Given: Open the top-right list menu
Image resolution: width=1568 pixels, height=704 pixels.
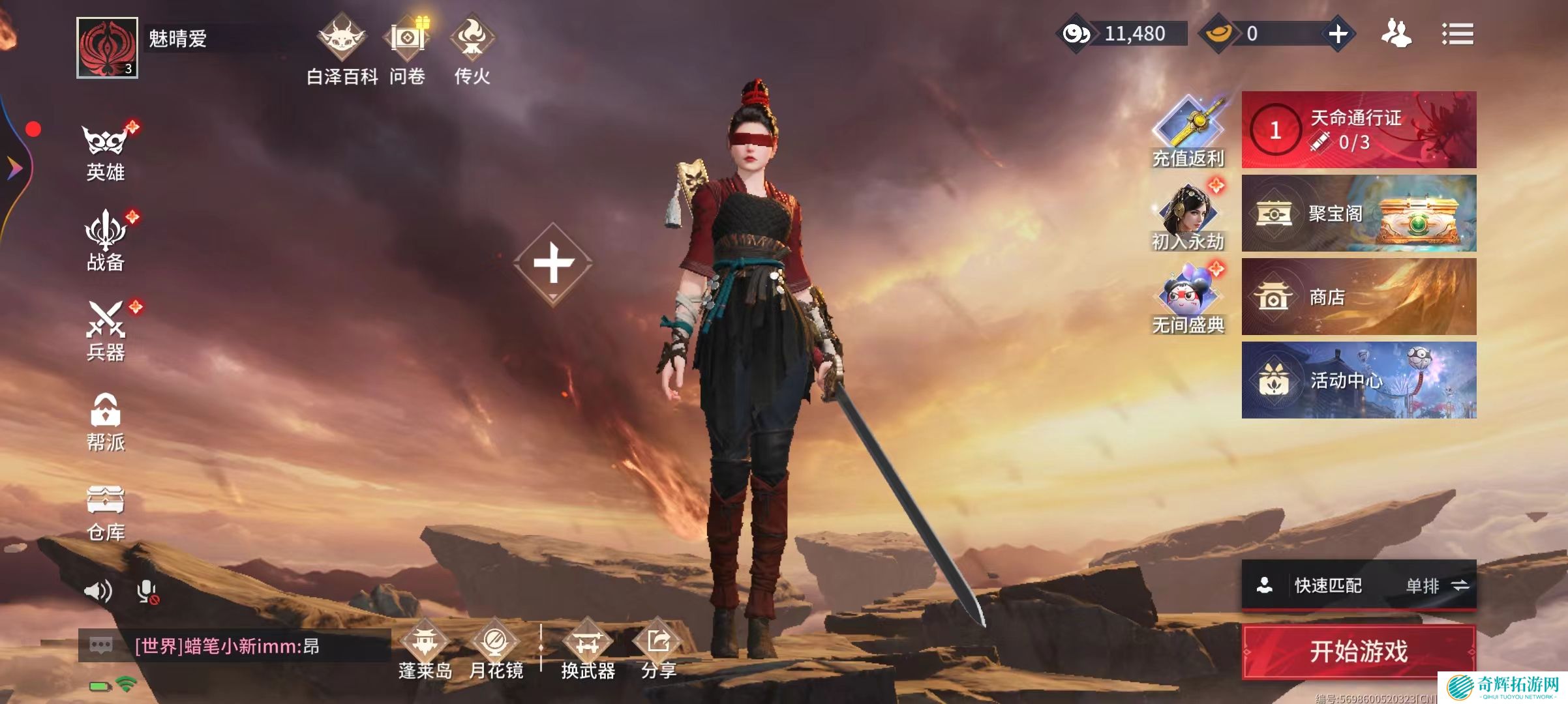Looking at the screenshot, I should pyautogui.click(x=1457, y=34).
